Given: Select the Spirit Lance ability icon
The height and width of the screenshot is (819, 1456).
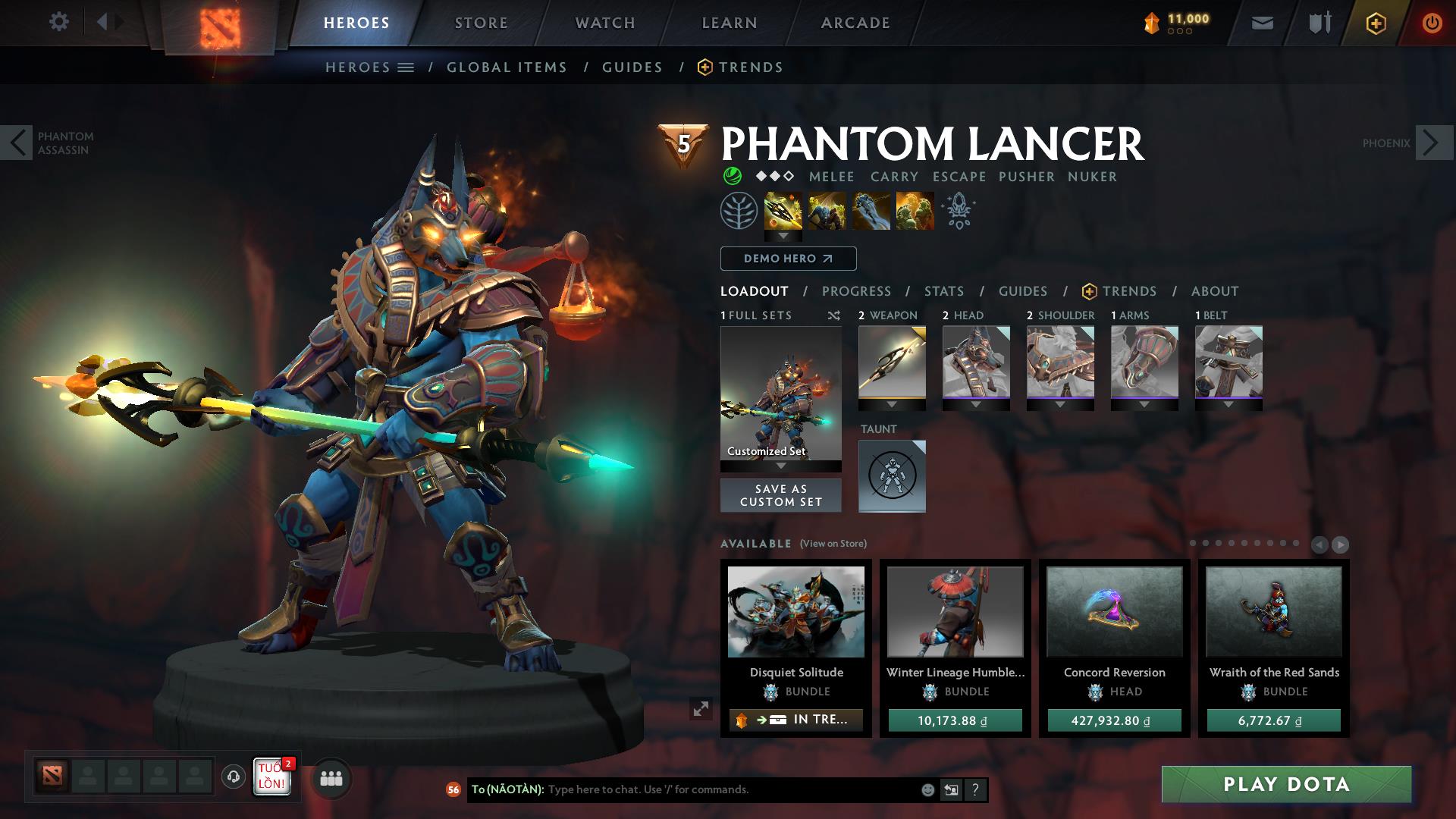Looking at the screenshot, I should click(783, 212).
